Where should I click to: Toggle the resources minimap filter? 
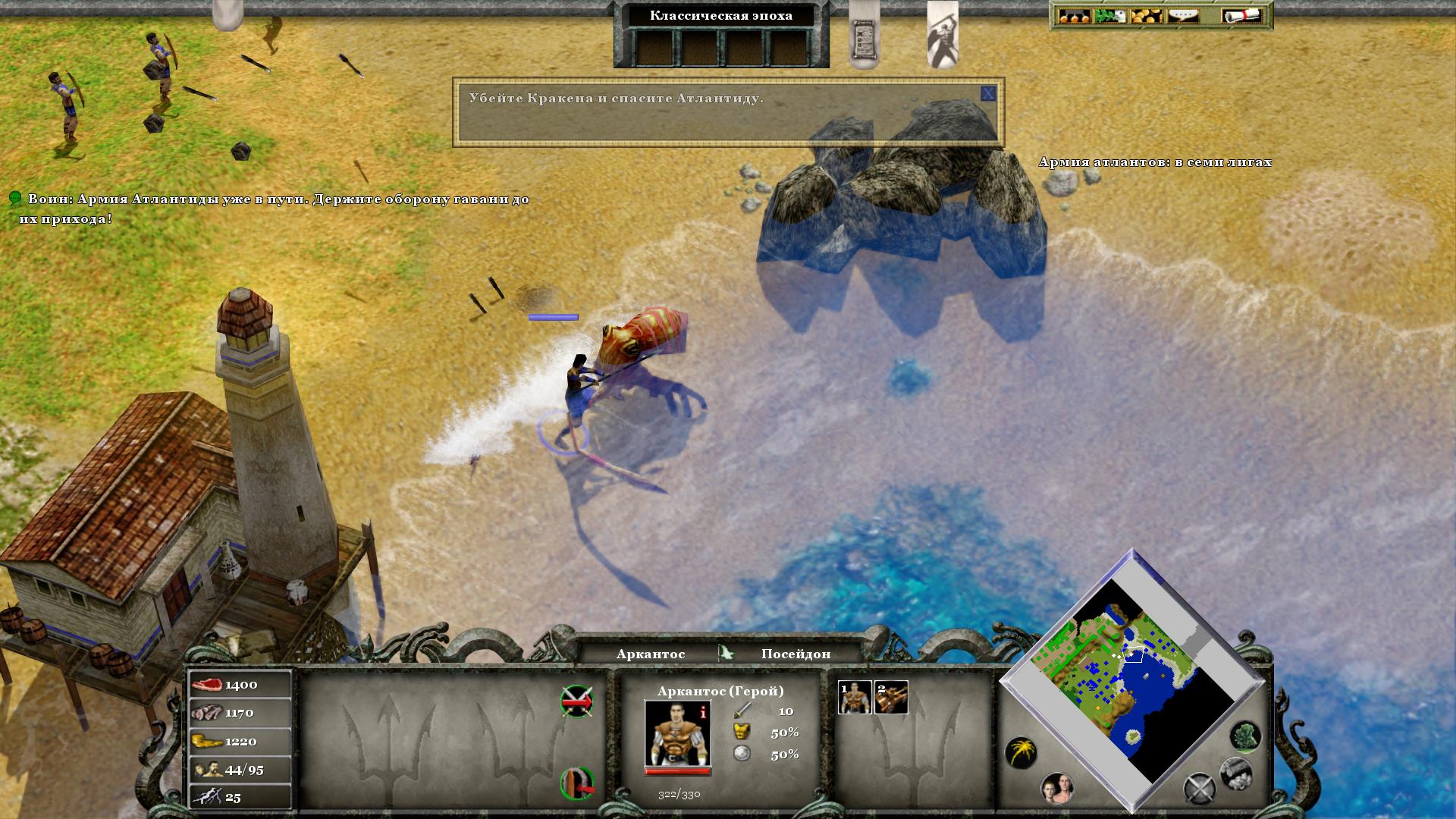1235,773
